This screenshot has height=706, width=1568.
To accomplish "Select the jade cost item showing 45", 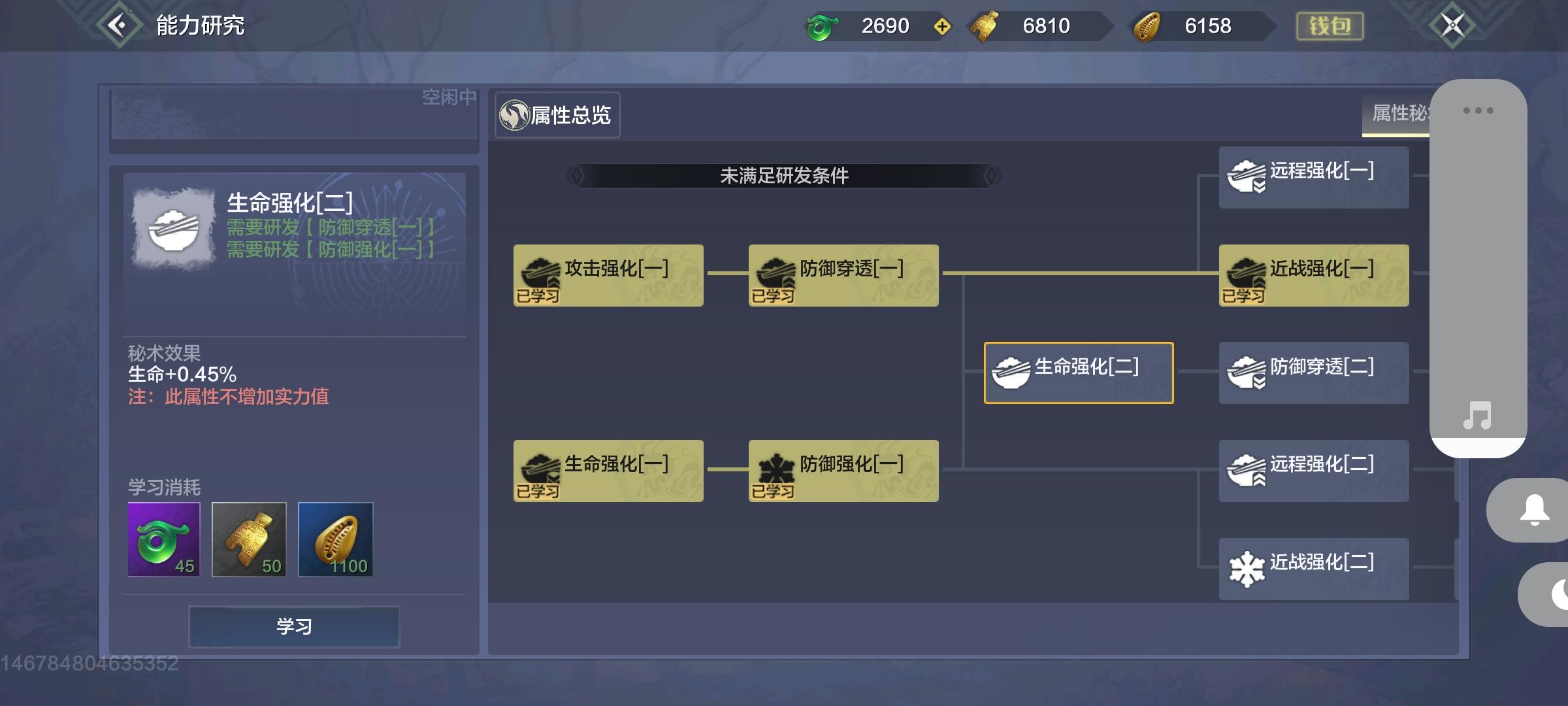I will tap(165, 539).
